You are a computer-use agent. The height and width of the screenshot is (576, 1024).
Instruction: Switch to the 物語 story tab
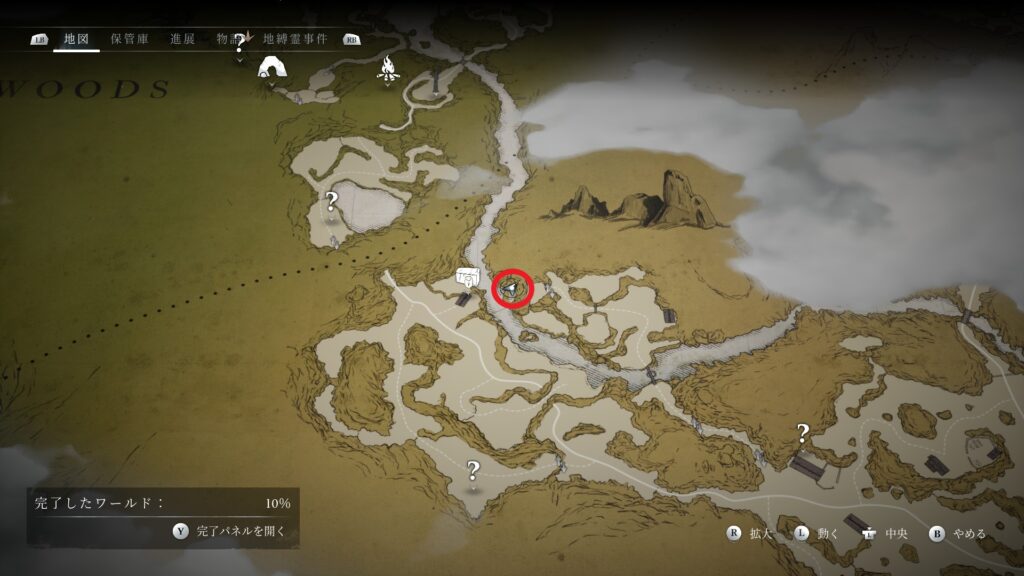click(x=229, y=39)
